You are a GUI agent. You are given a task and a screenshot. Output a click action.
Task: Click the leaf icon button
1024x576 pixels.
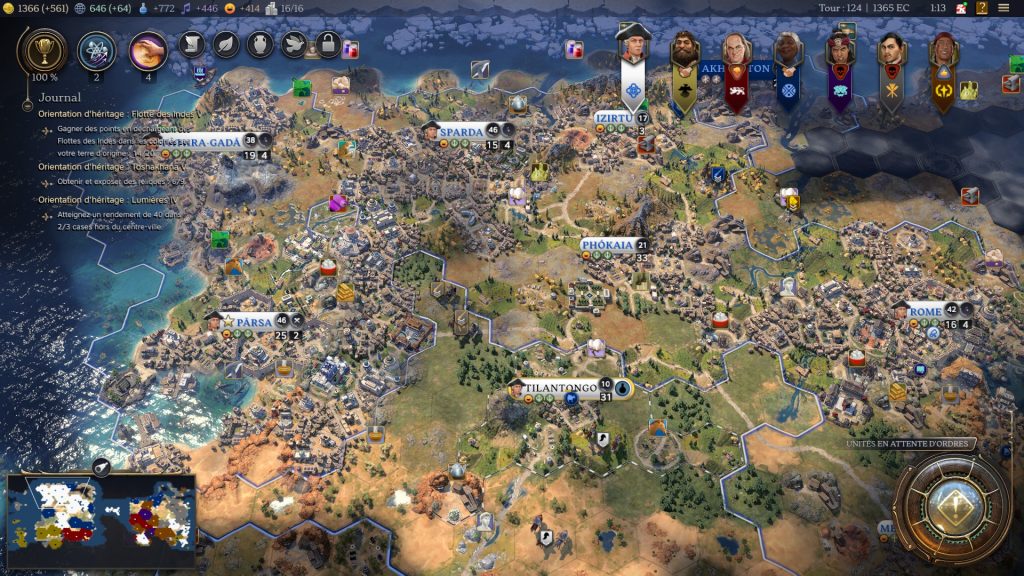(226, 44)
